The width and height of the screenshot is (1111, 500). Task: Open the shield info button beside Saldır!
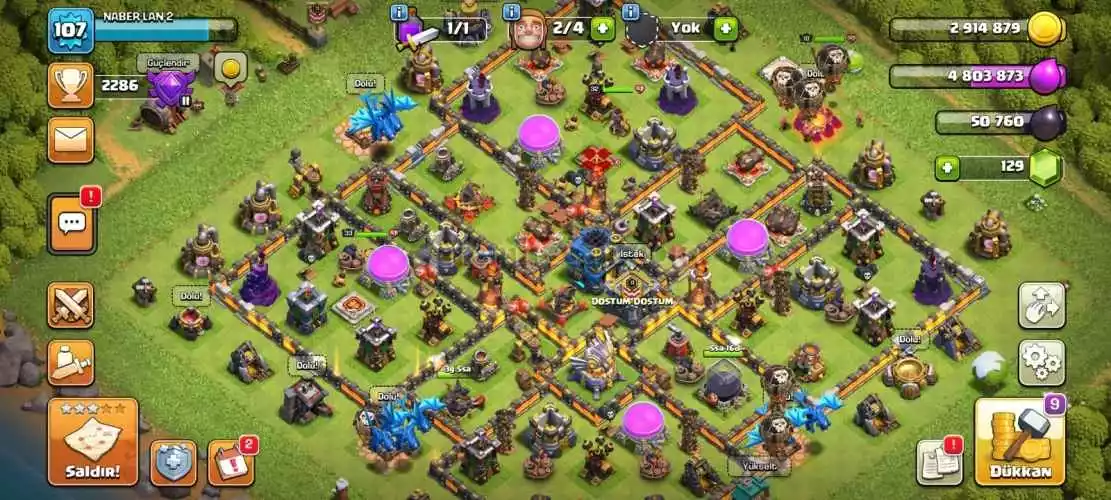(x=173, y=462)
